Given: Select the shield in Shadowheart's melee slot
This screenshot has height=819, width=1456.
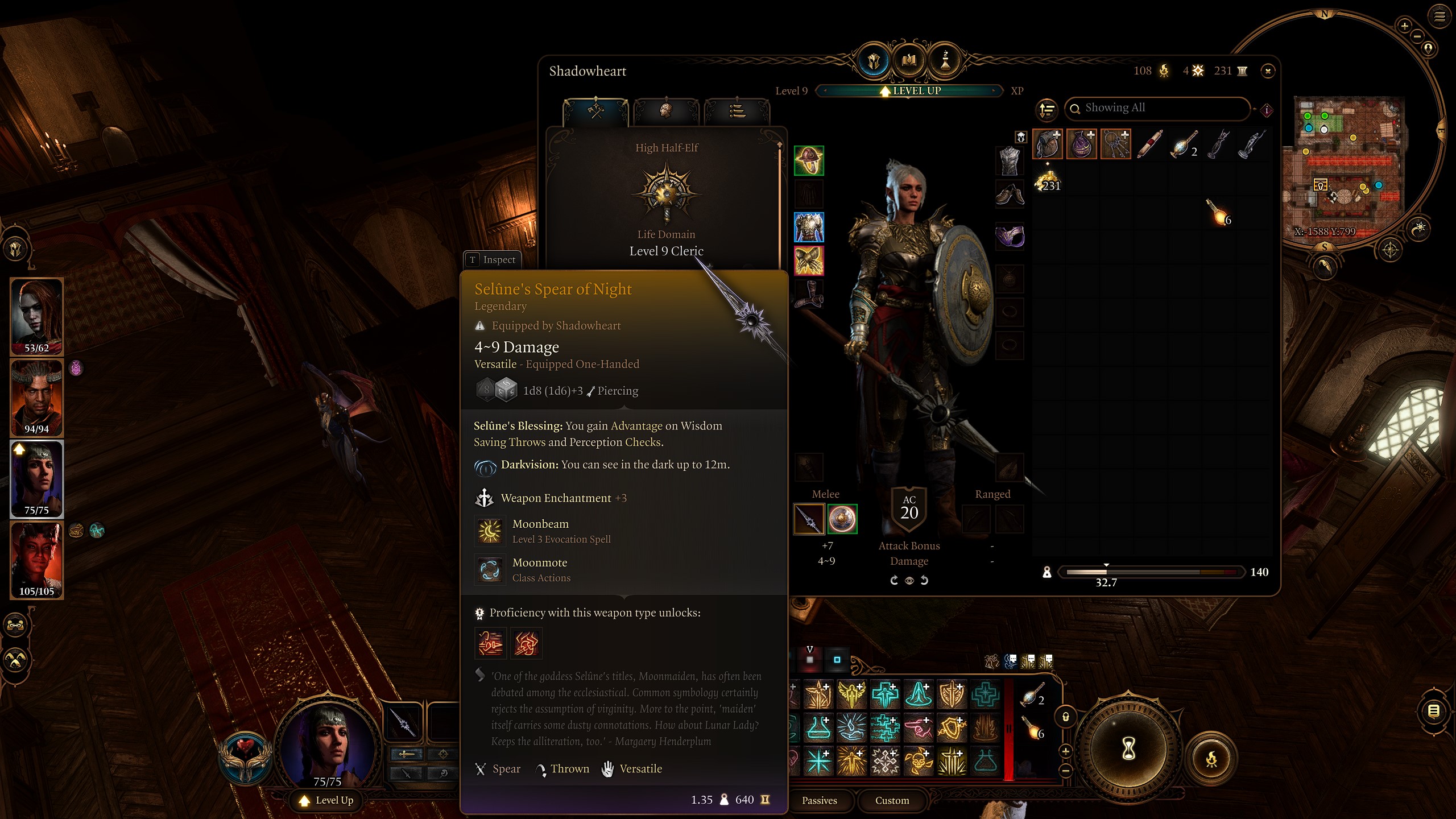Looking at the screenshot, I should 844,519.
